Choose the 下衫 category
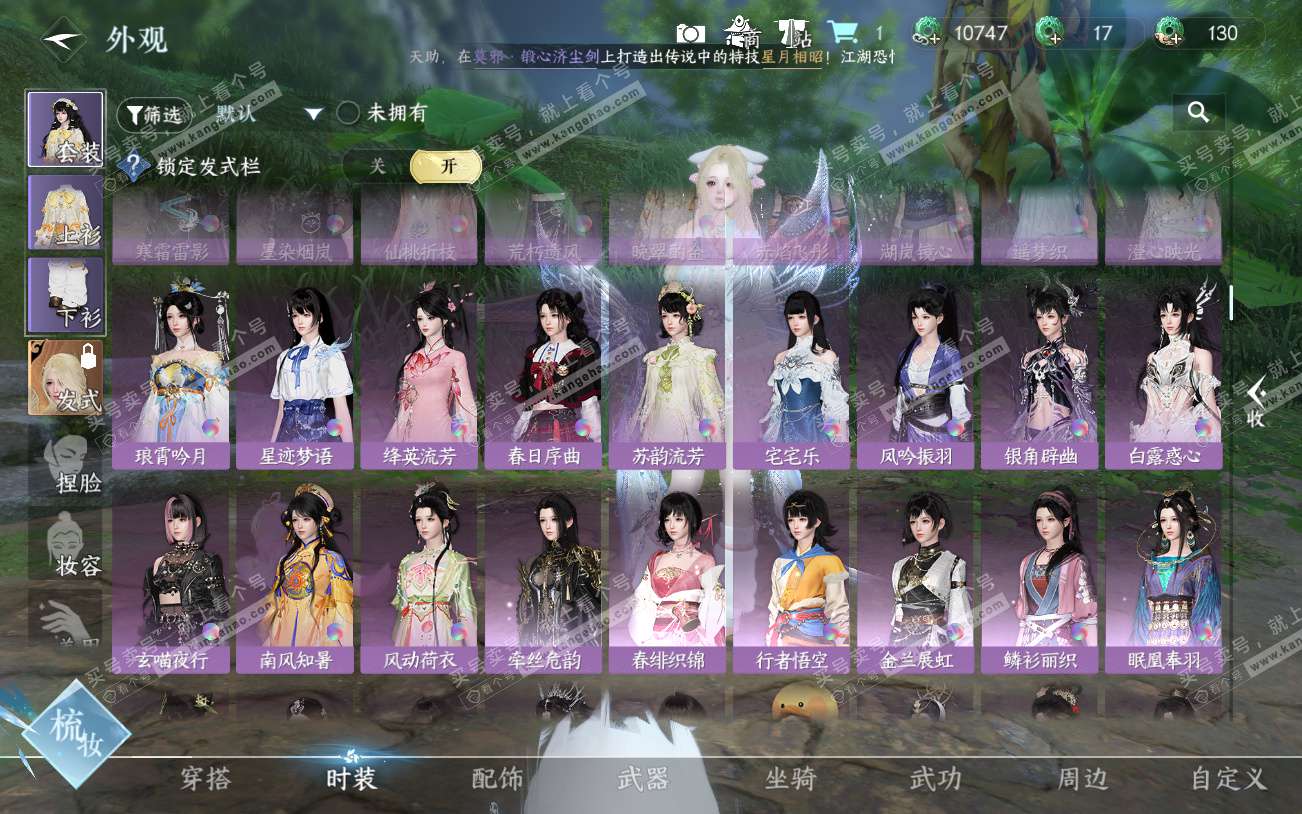This screenshot has height=814, width=1302. coord(65,295)
